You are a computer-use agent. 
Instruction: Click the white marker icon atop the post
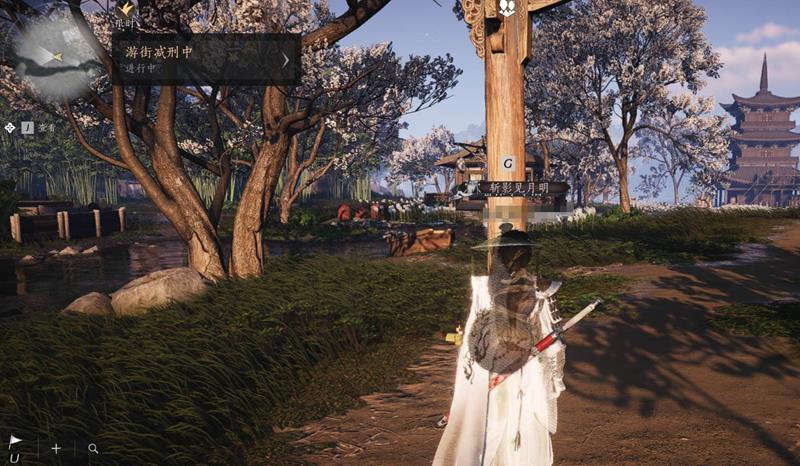pyautogui.click(x=507, y=8)
